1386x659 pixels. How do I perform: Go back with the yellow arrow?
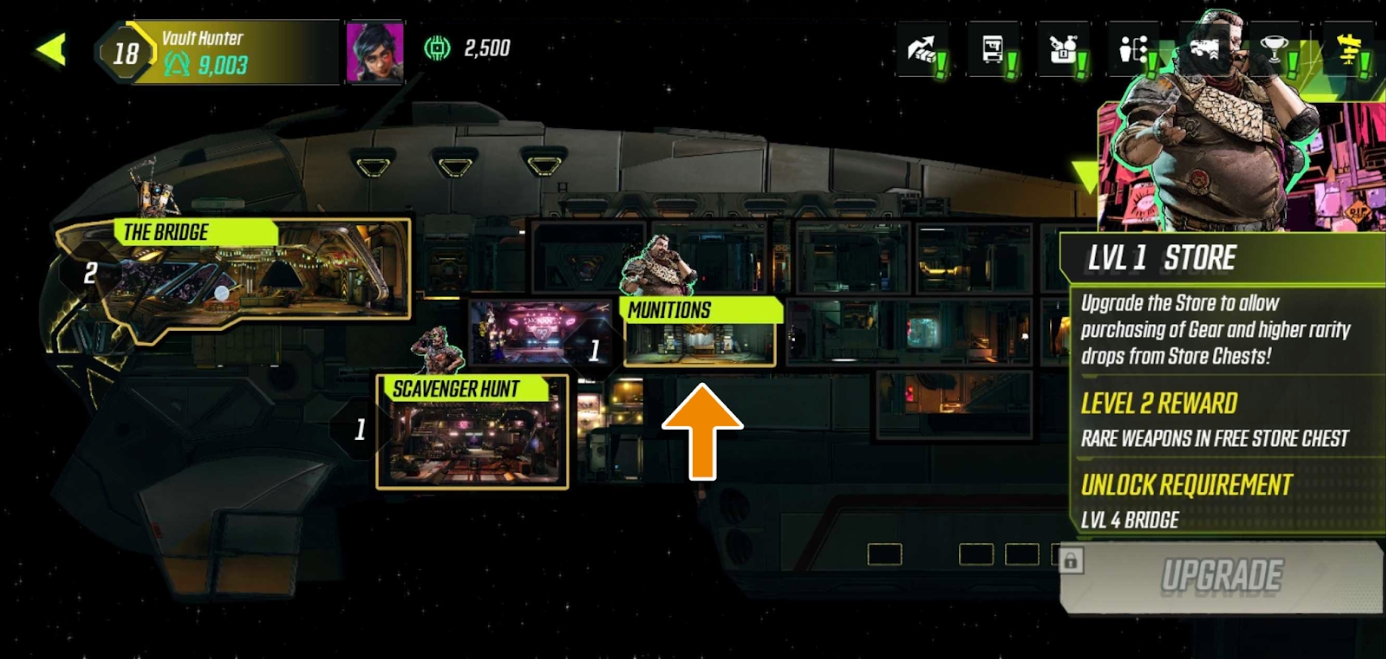51,50
